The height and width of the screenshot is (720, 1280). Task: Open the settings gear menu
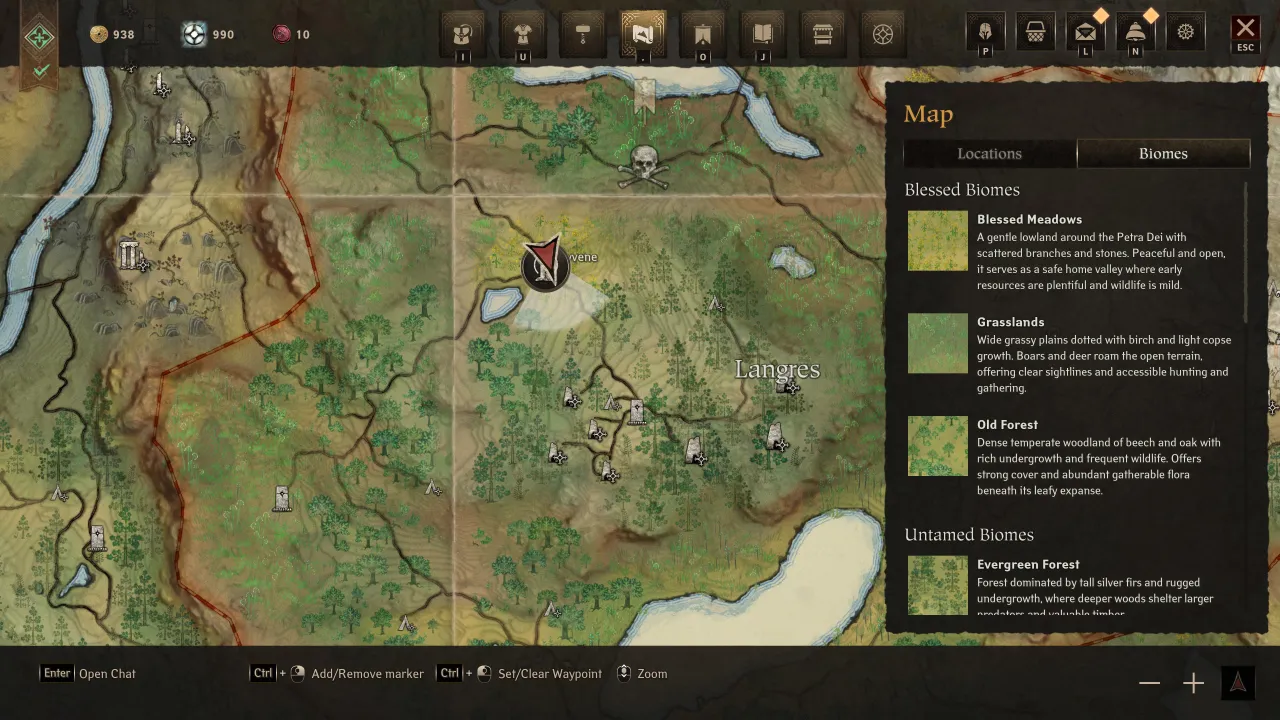1185,33
